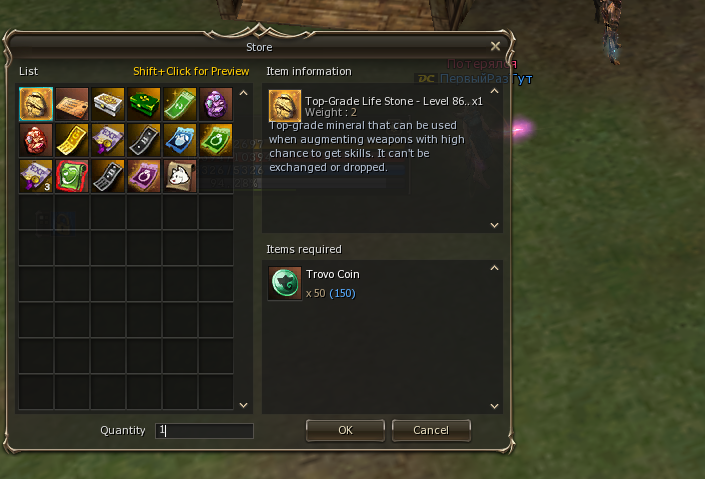This screenshot has height=479, width=705.
Task: Confirm purchase with the OK button
Action: tap(345, 430)
